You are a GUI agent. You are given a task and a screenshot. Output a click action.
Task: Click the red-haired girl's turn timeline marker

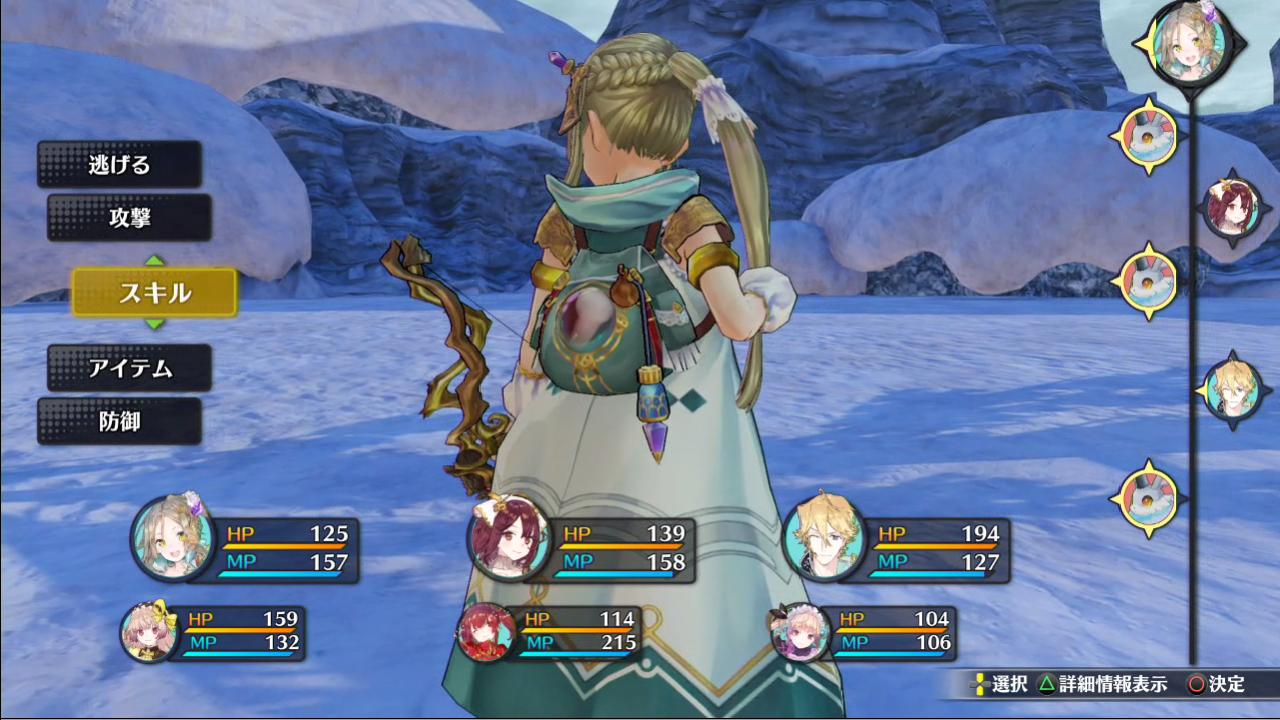click(x=1230, y=207)
